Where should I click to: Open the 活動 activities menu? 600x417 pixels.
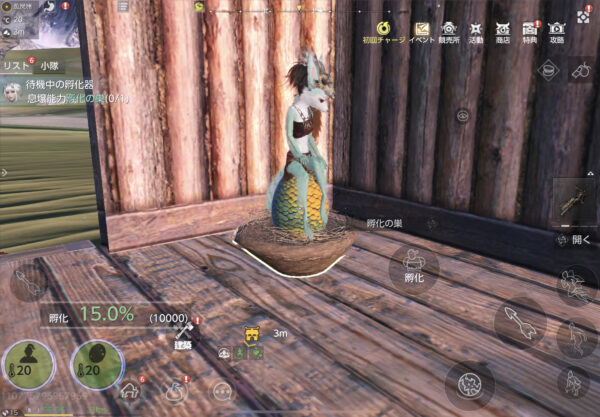pyautogui.click(x=477, y=31)
